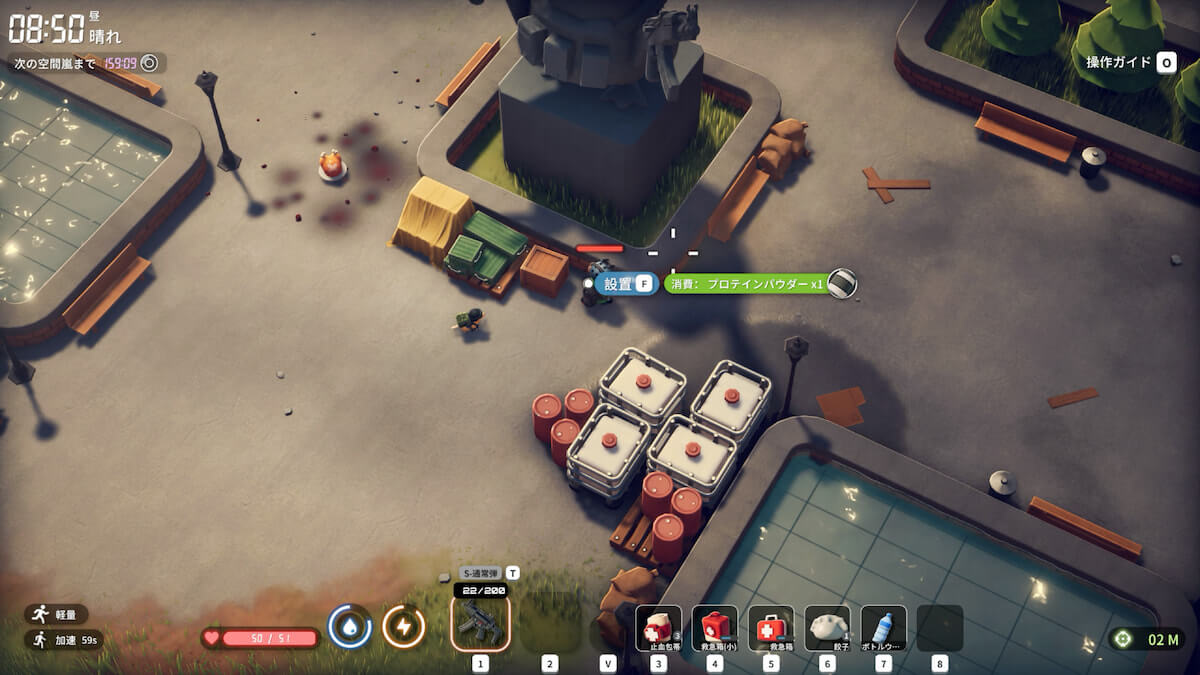This screenshot has height=675, width=1200.
Task: Click the orange lightning bolt energy icon
Action: [x=404, y=627]
